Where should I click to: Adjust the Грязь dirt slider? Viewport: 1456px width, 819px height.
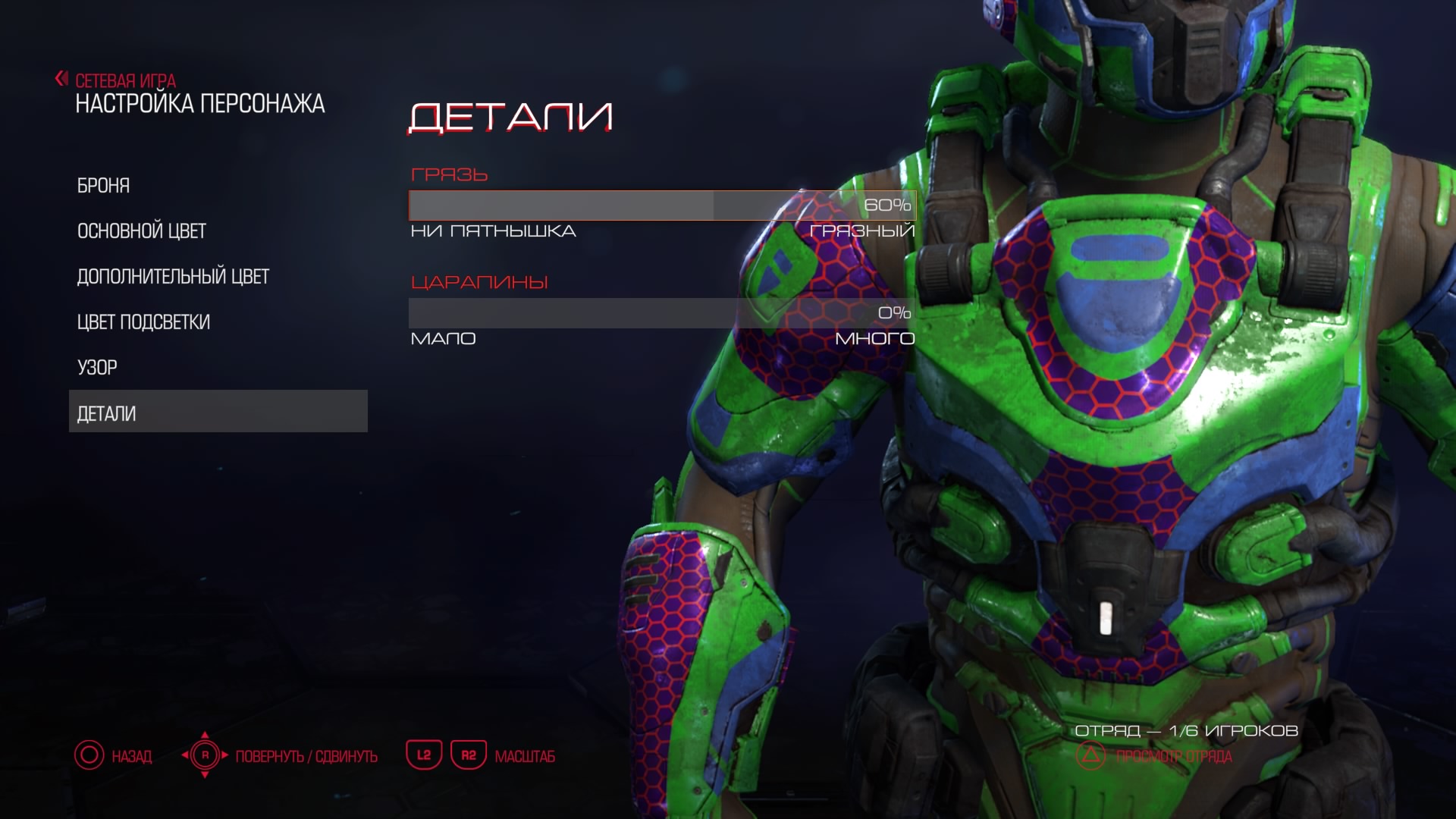pyautogui.click(x=662, y=206)
